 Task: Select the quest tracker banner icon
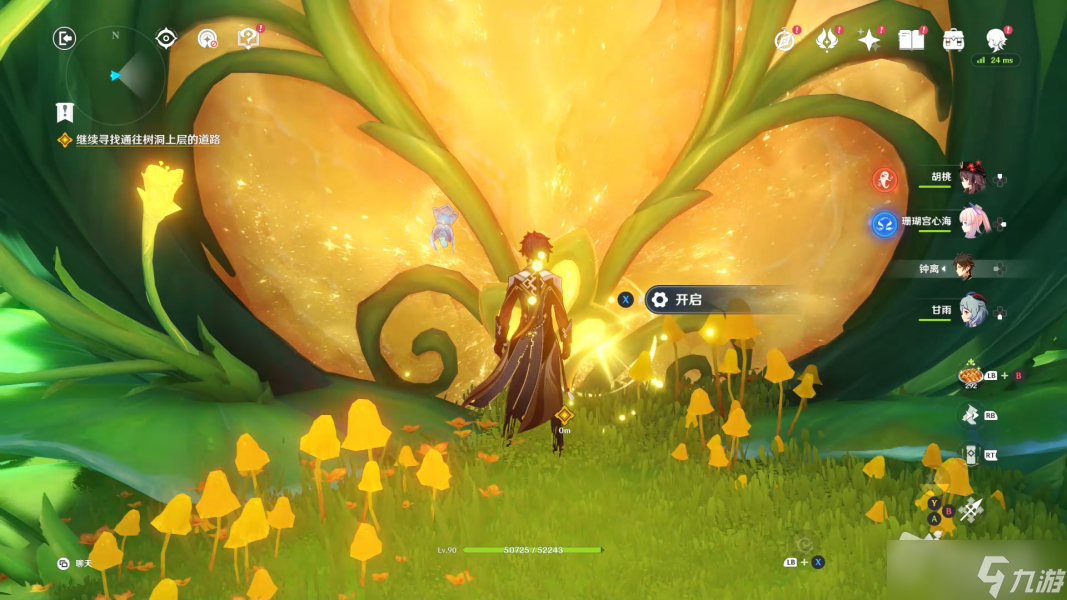coord(65,112)
